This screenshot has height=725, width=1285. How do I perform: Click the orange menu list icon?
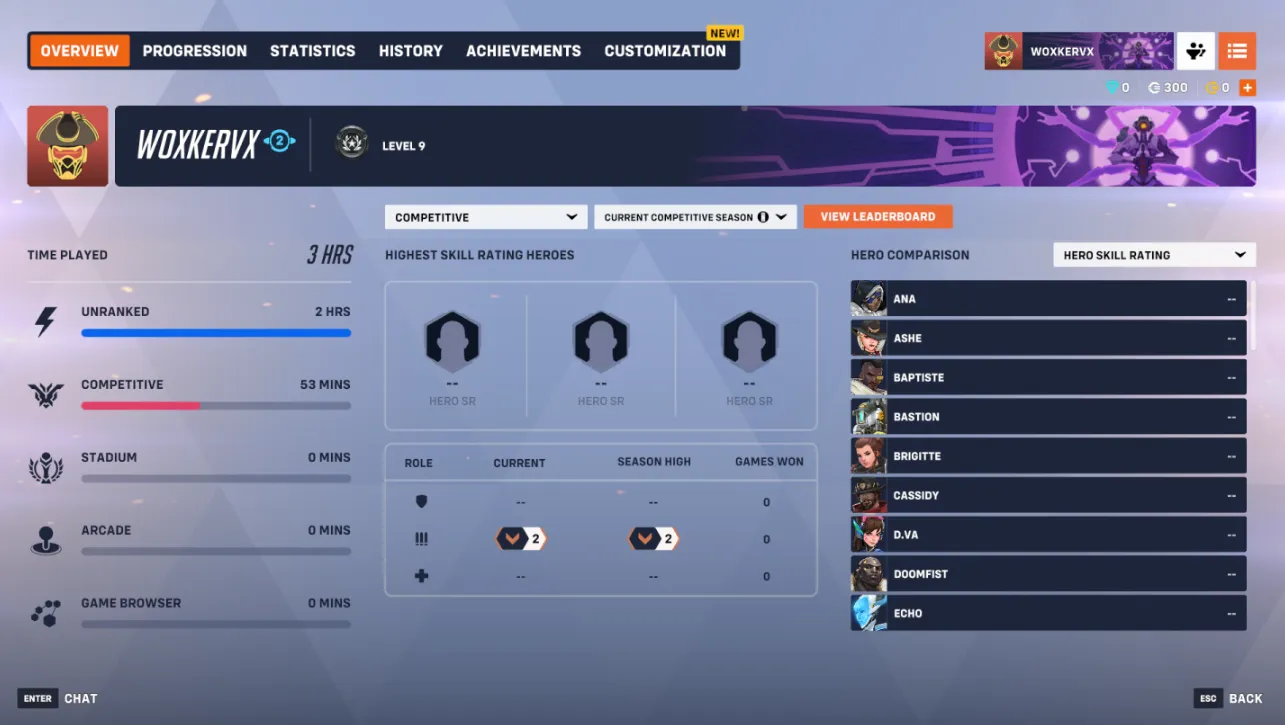(x=1237, y=50)
